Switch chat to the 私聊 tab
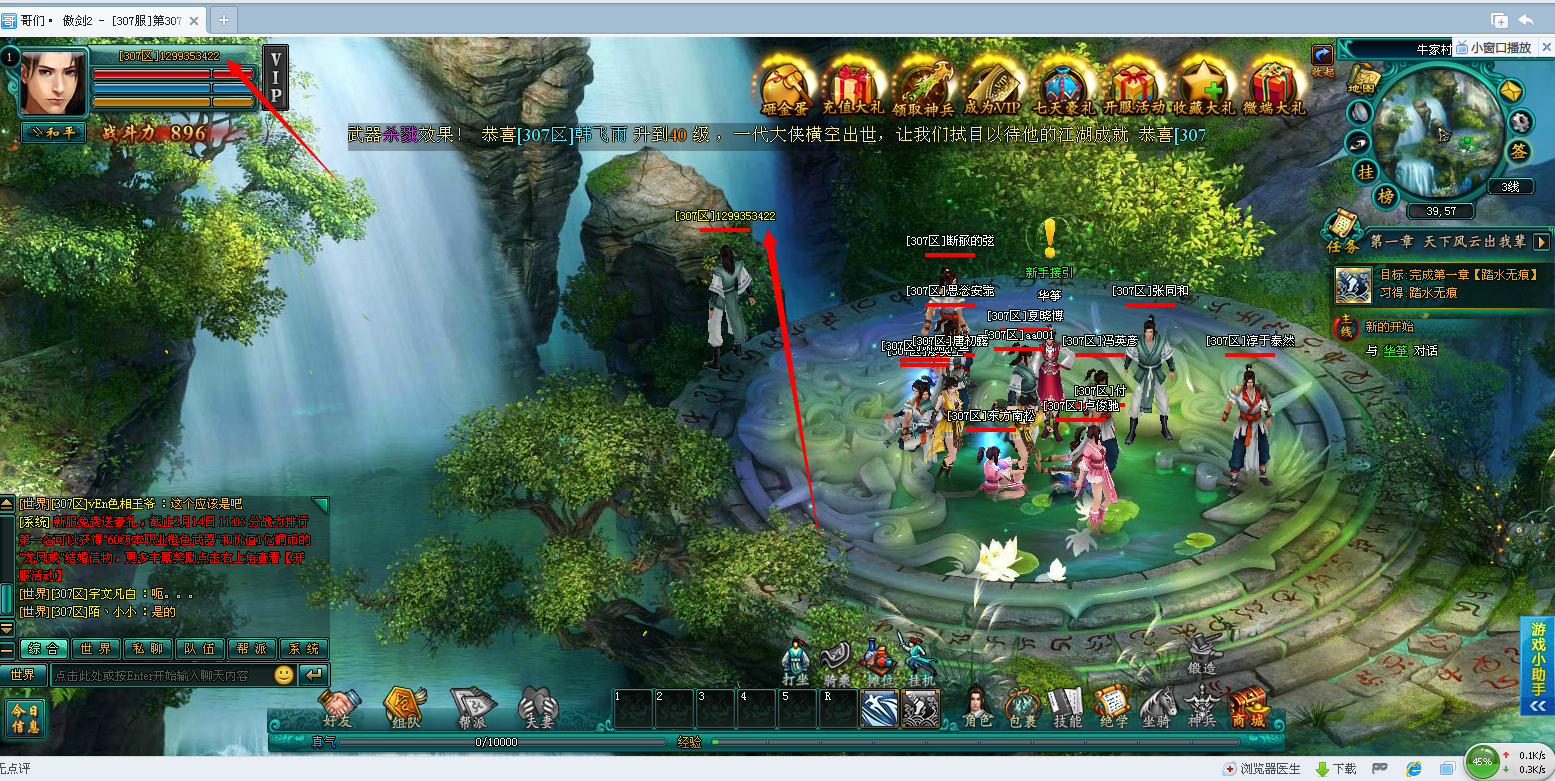 tap(148, 649)
